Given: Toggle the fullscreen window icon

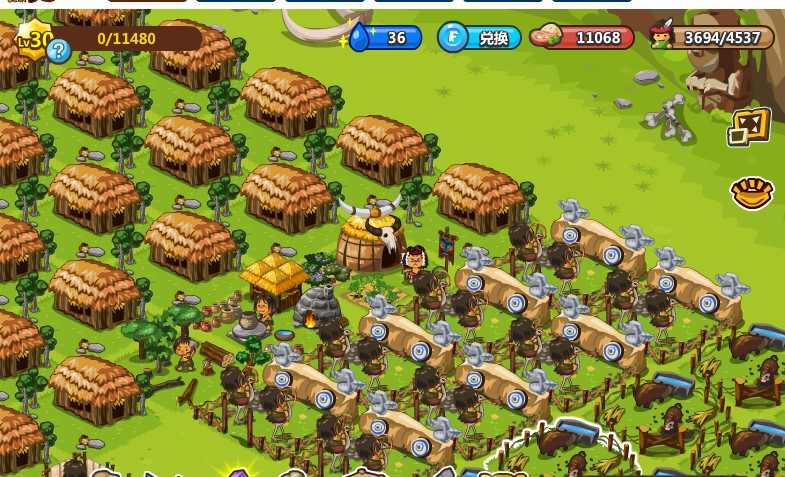Looking at the screenshot, I should click(749, 127).
